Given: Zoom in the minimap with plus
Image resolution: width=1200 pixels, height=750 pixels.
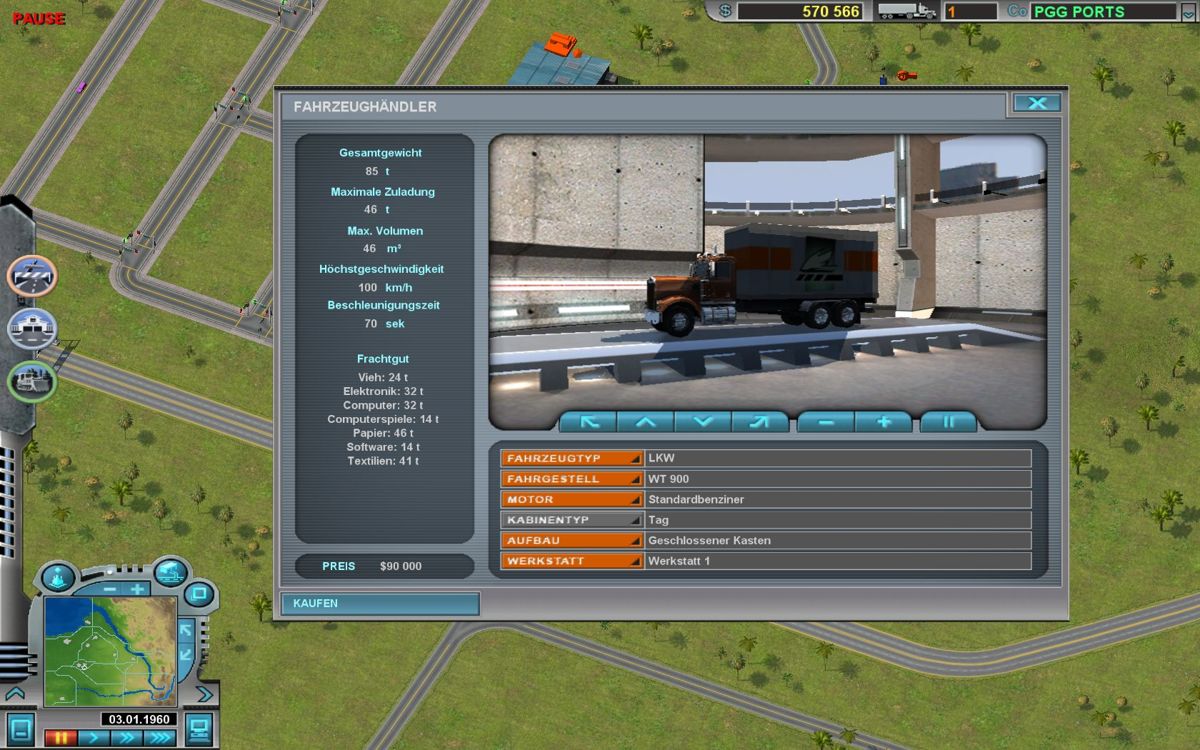Looking at the screenshot, I should [x=137, y=589].
